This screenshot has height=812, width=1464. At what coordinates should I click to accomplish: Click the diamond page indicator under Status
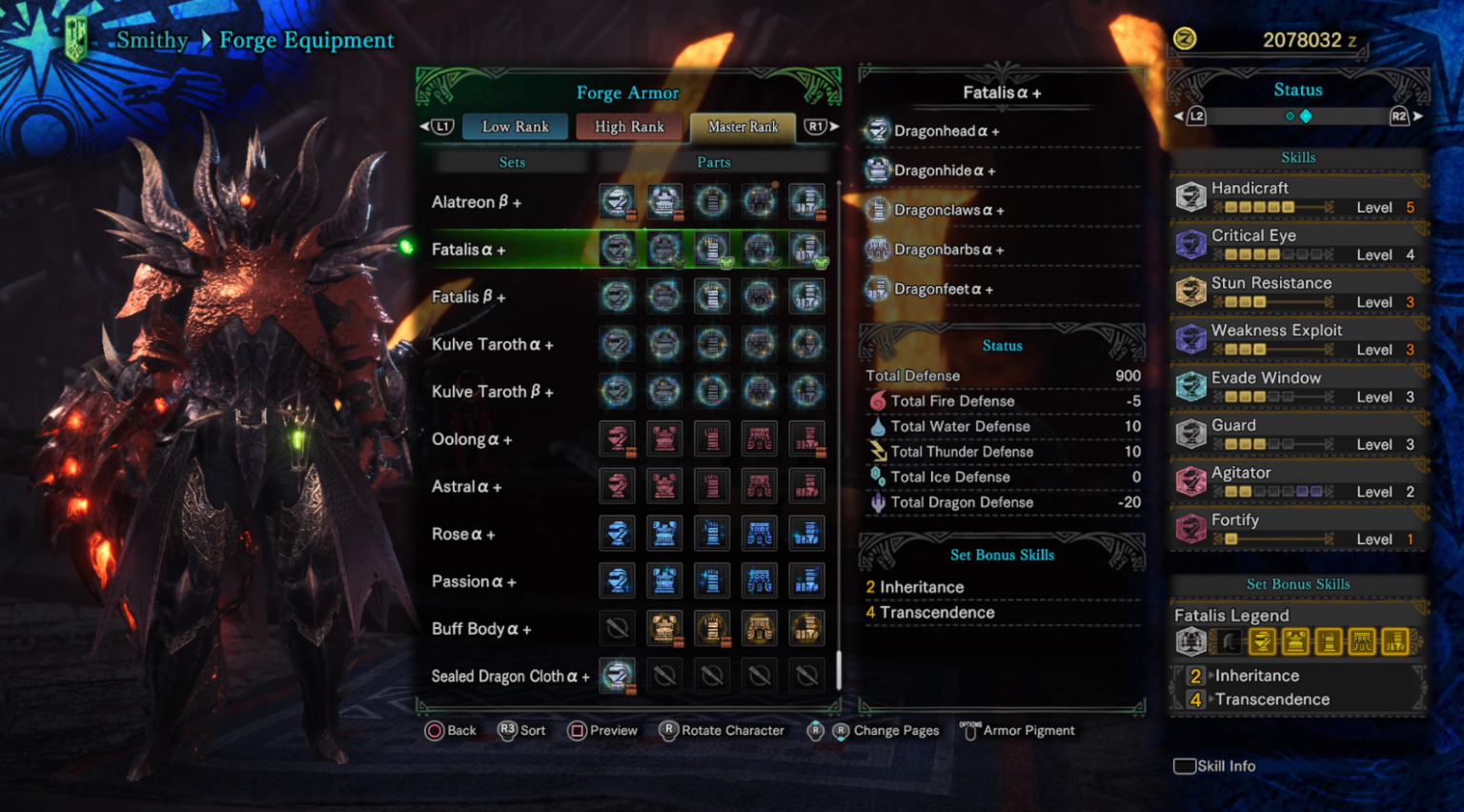[x=1307, y=115]
